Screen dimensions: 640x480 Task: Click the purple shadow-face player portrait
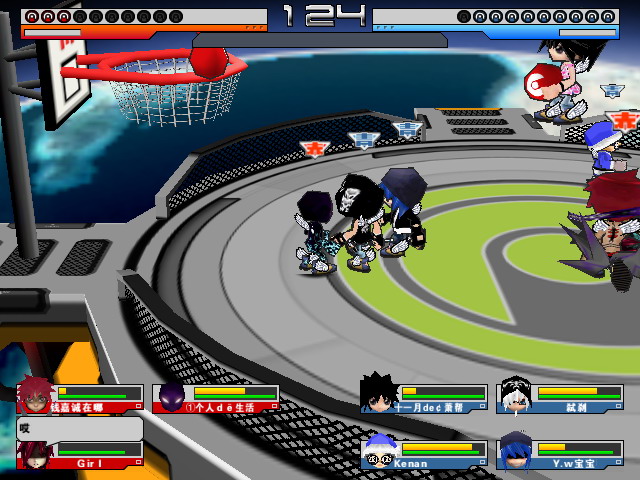point(172,397)
